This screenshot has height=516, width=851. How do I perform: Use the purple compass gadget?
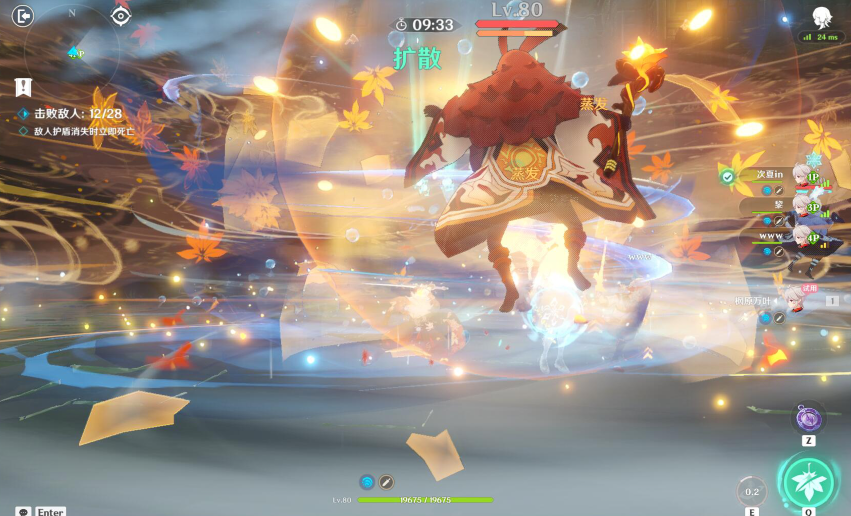(808, 417)
